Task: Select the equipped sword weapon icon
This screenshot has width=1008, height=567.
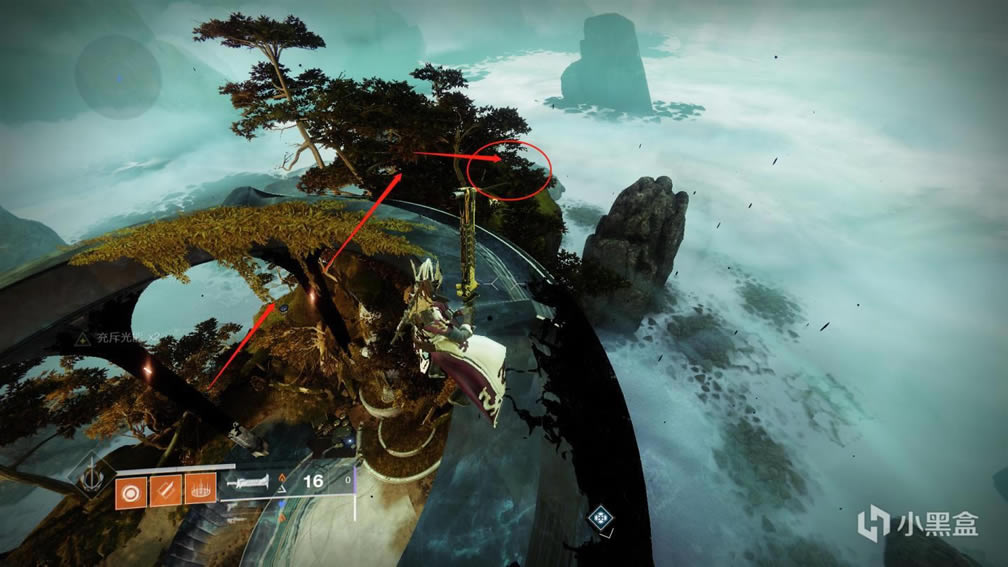Action: 250,484
